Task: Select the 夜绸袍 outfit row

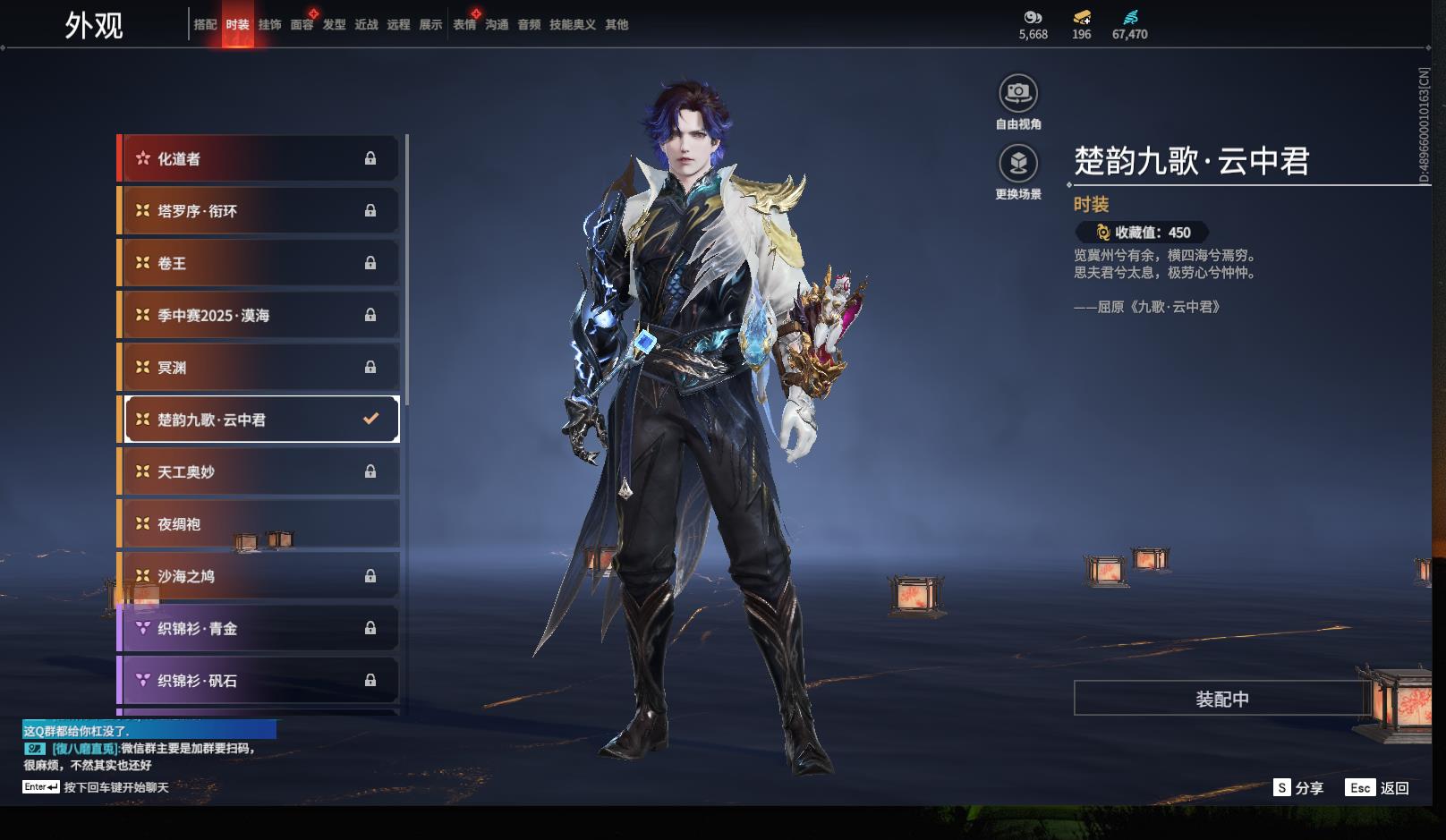Action: coord(259,524)
